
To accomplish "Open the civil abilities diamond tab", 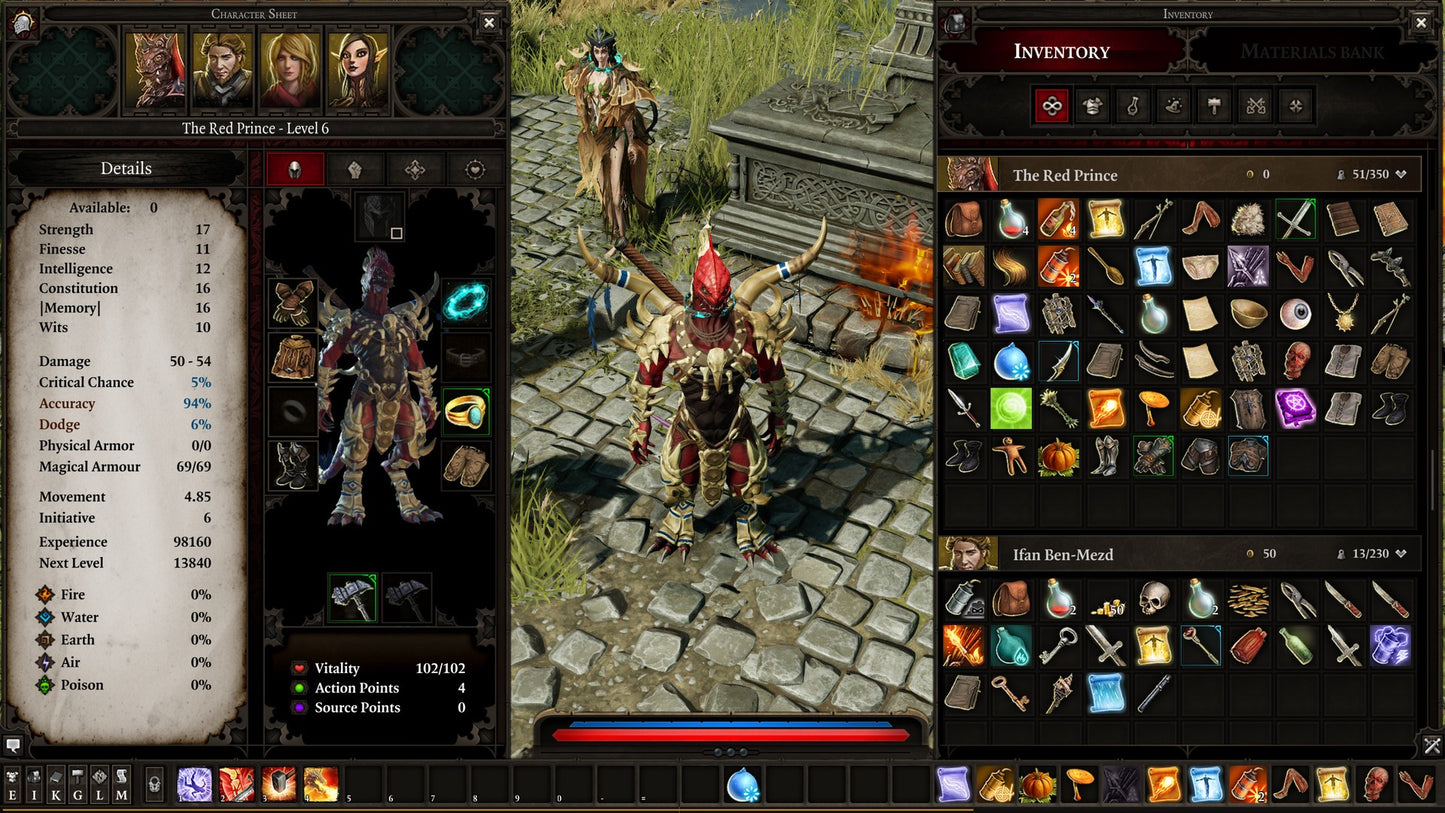I will (x=415, y=170).
